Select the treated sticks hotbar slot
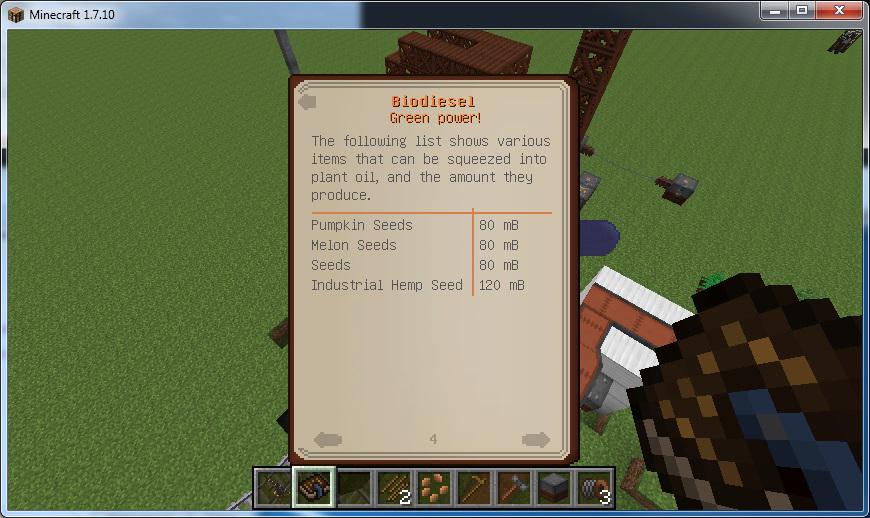 393,488
